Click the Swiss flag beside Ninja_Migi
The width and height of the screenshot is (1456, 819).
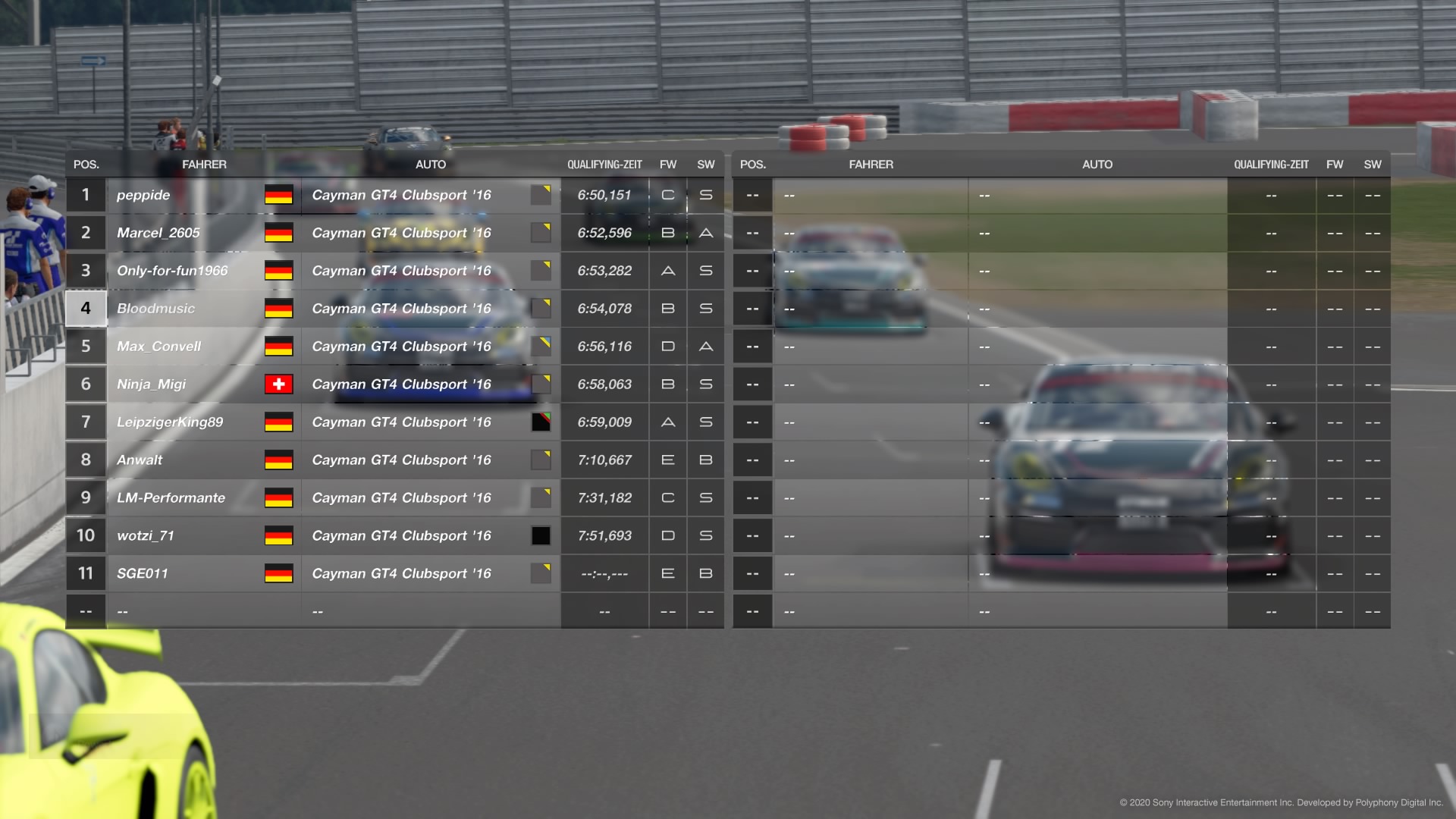279,384
